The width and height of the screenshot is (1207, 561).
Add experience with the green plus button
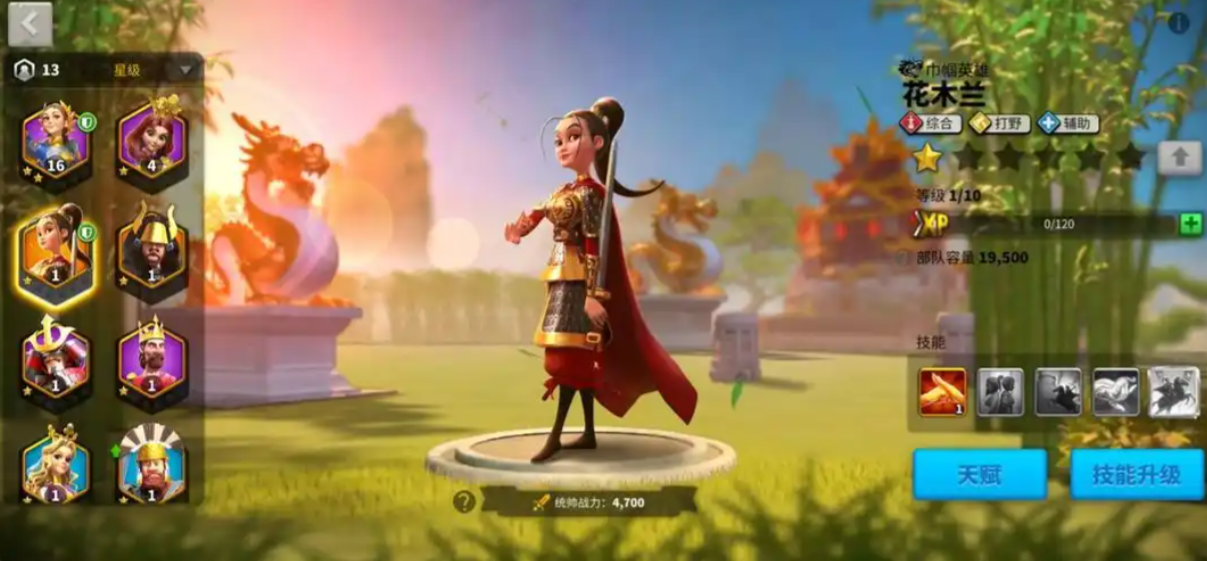point(1190,224)
